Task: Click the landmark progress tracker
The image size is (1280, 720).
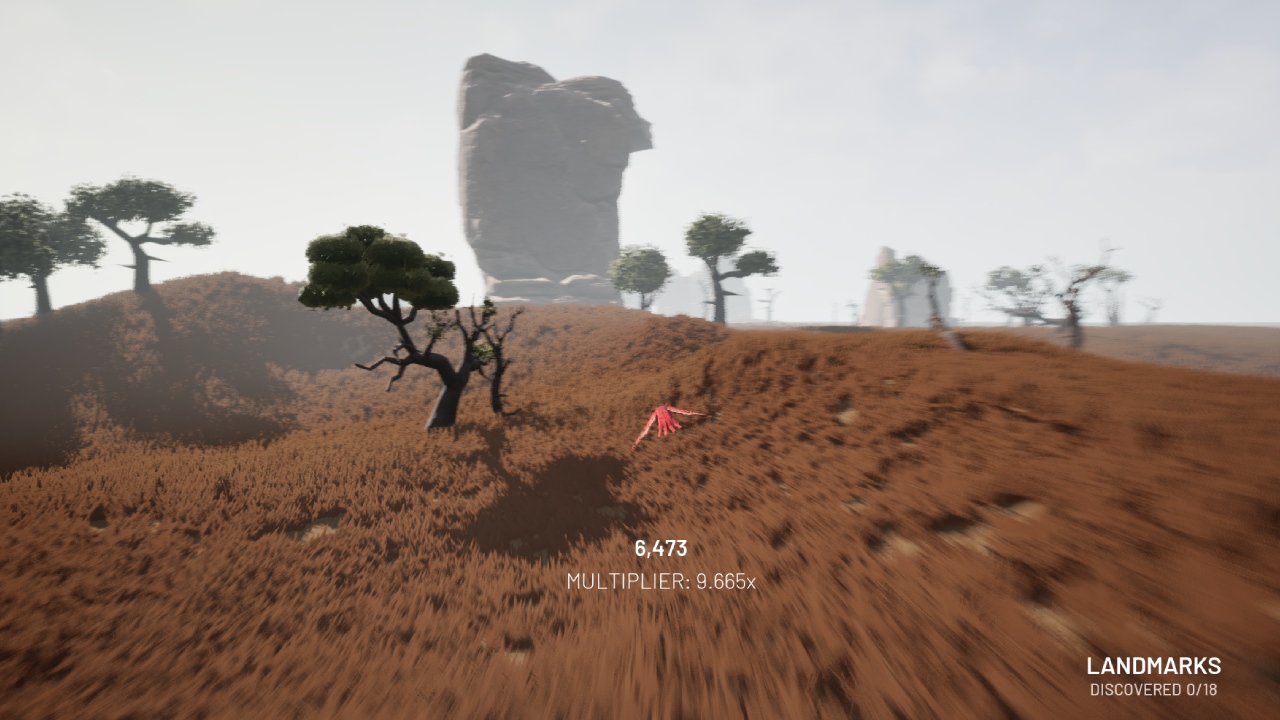Action: click(1155, 687)
